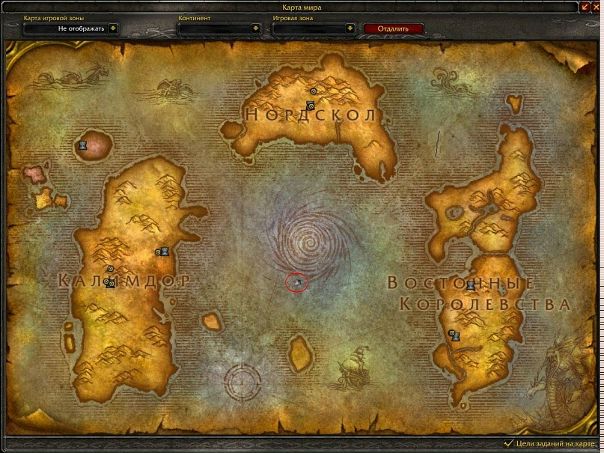The height and width of the screenshot is (453, 604).
Task: Open the "Карта игровой зоны" dropdown
Action: tap(114, 29)
